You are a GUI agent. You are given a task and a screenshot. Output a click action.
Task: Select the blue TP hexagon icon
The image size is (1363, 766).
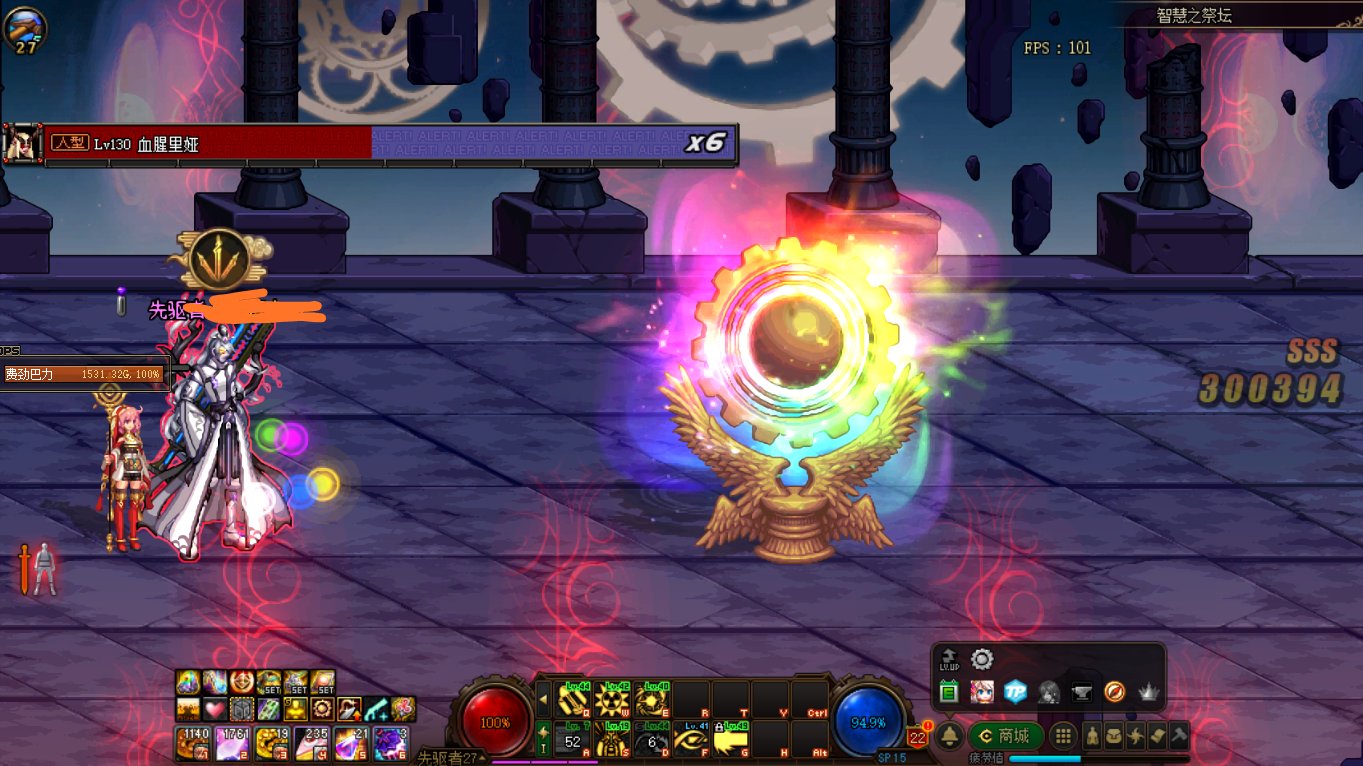(x=1015, y=691)
